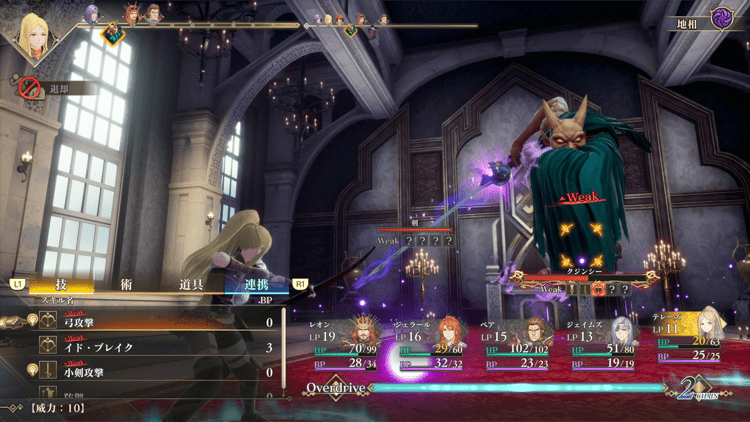Viewport: 750px width, 422px height.
Task: Open the 地相 terrain indicator
Action: (x=704, y=21)
